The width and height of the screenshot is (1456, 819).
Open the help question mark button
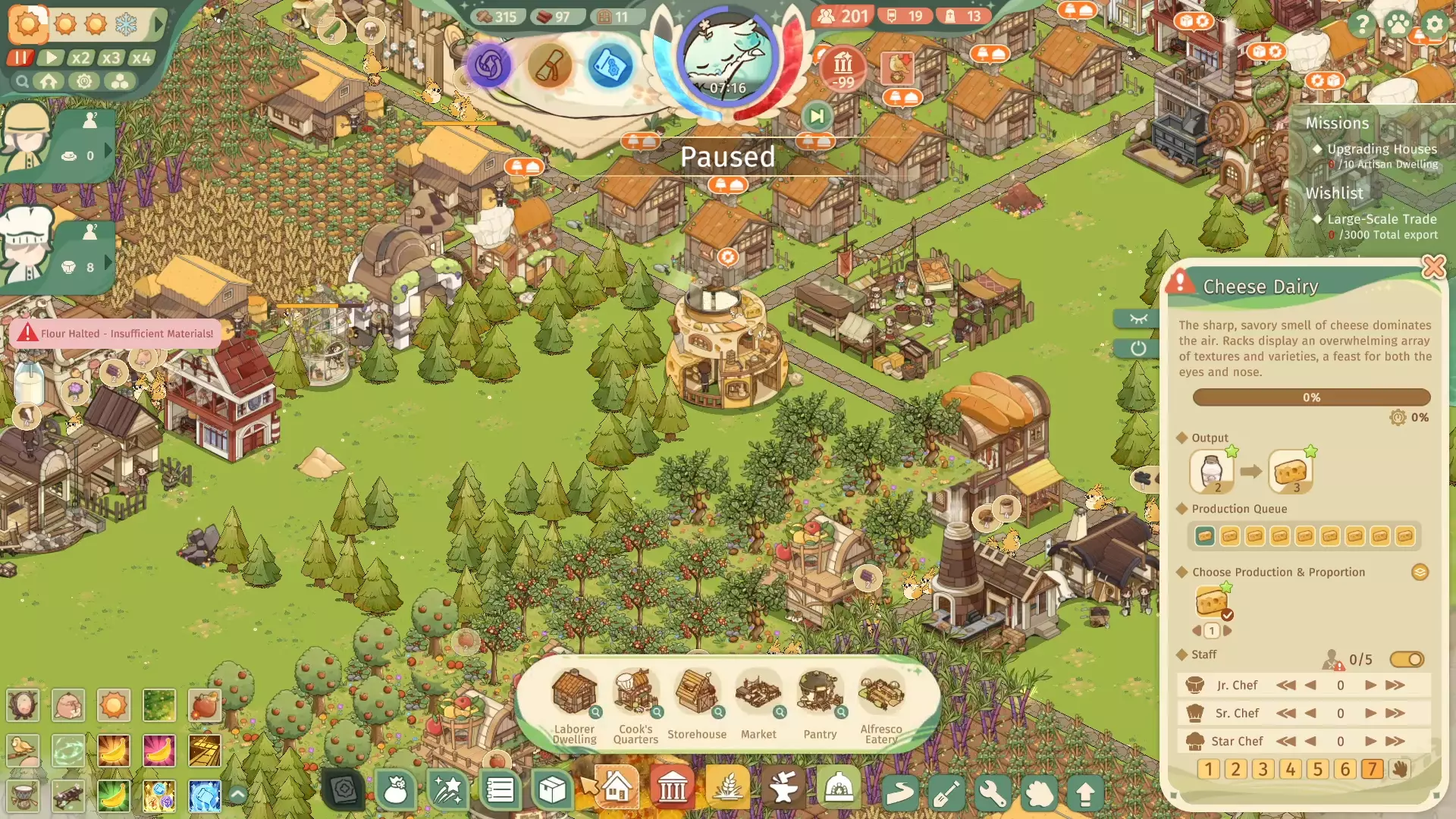(x=1362, y=24)
